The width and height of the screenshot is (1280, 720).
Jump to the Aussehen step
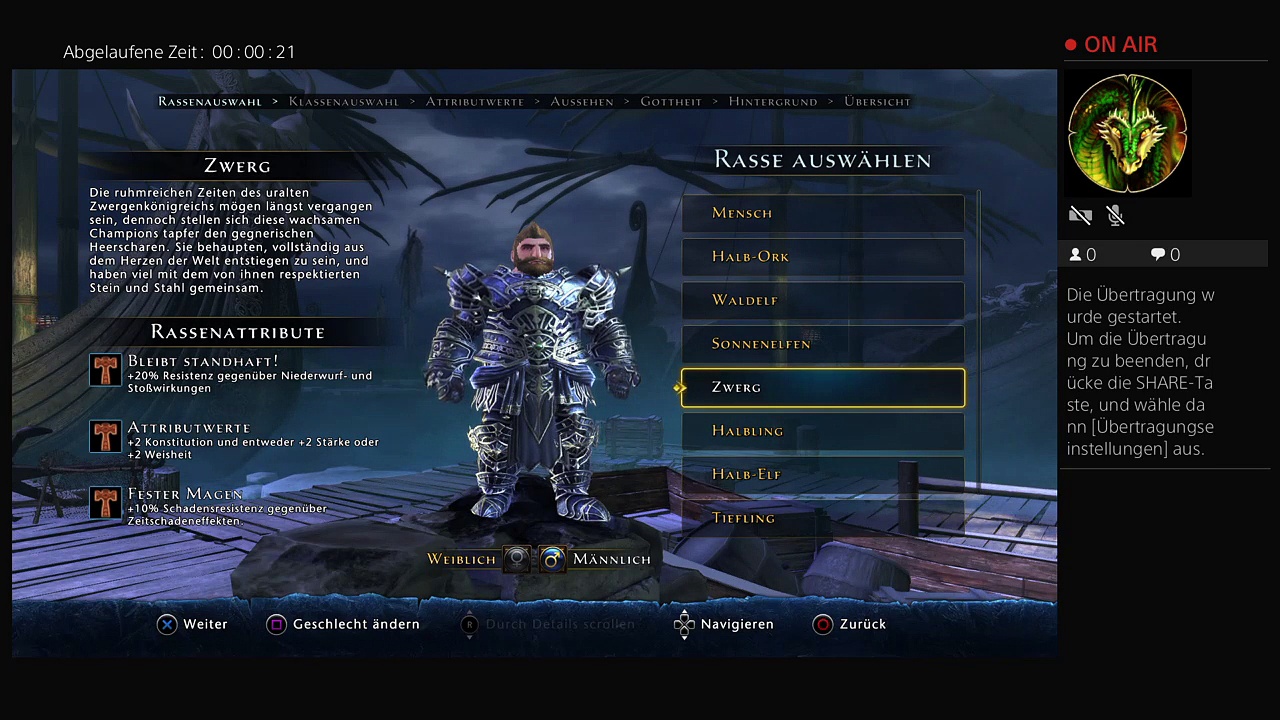[x=582, y=102]
